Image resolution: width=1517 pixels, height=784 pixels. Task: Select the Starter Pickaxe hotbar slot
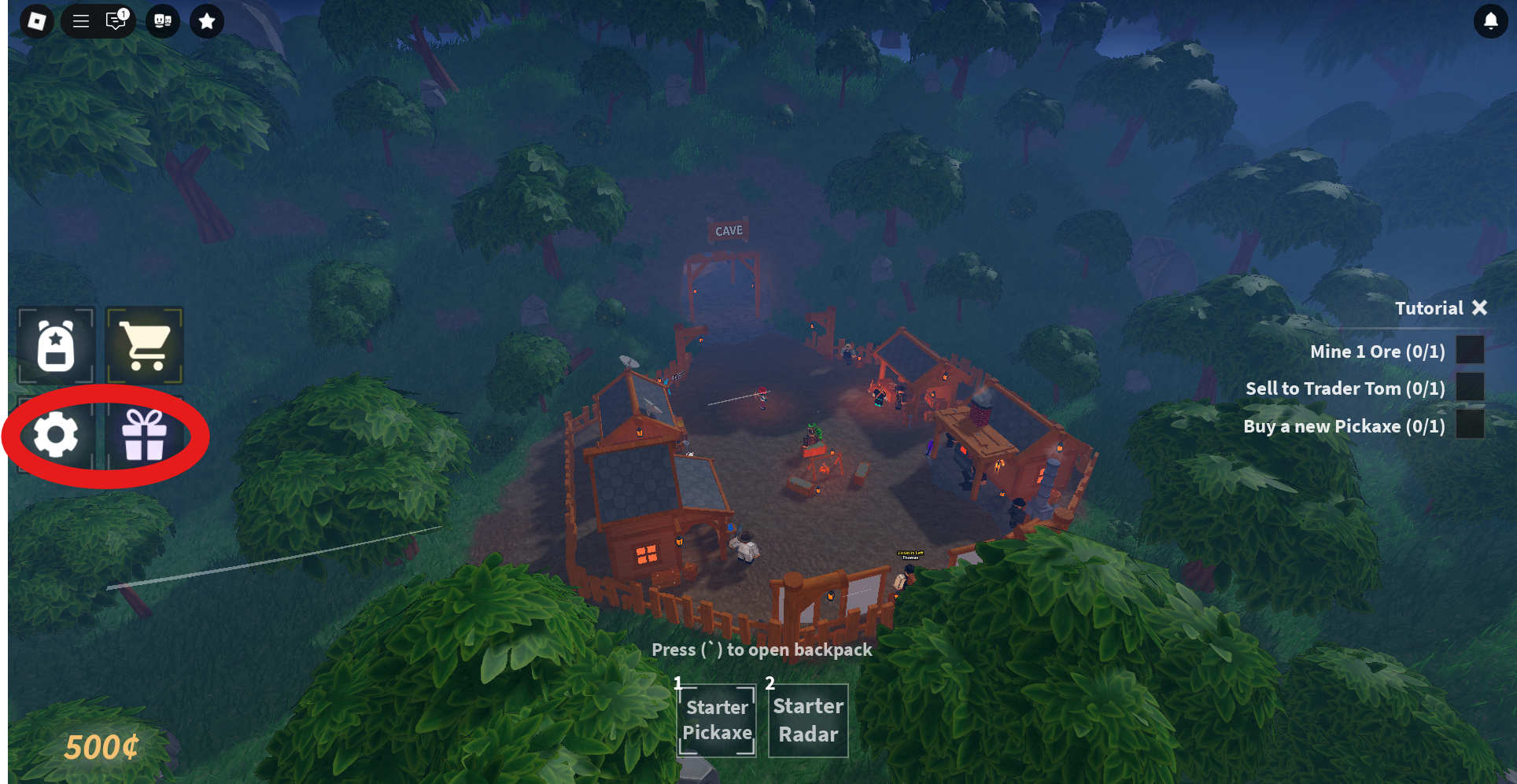(716, 720)
